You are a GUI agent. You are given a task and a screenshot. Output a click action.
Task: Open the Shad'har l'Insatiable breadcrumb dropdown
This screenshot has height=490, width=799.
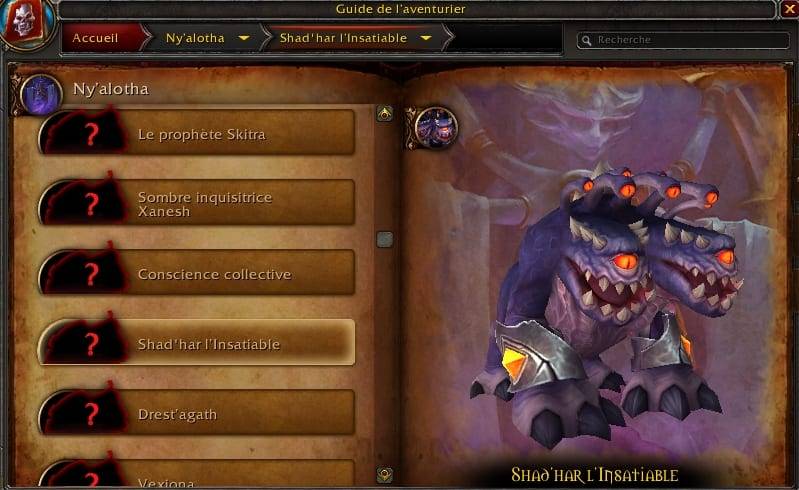click(x=427, y=39)
